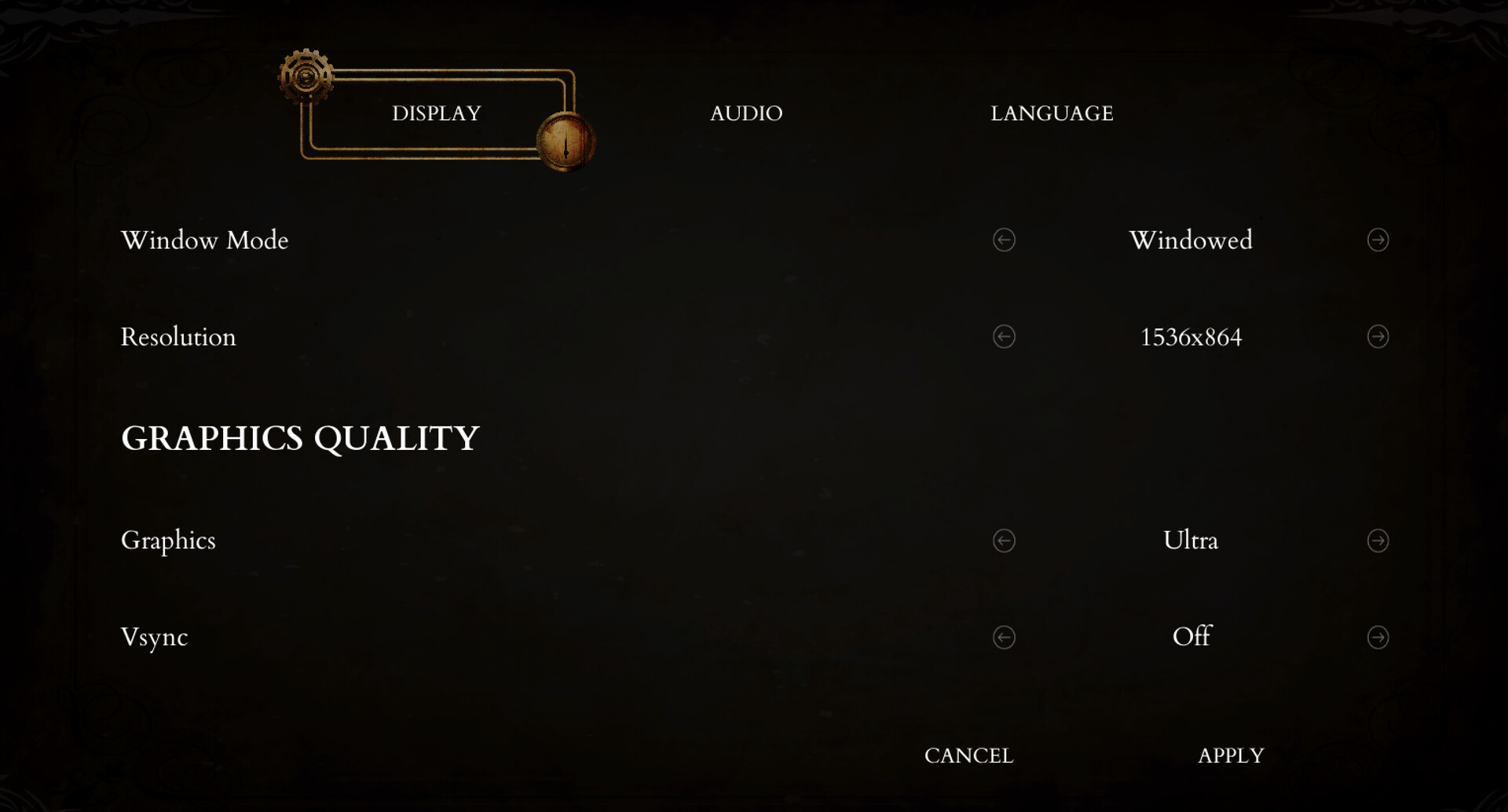
Task: Switch to the Audio tab
Action: pyautogui.click(x=746, y=113)
